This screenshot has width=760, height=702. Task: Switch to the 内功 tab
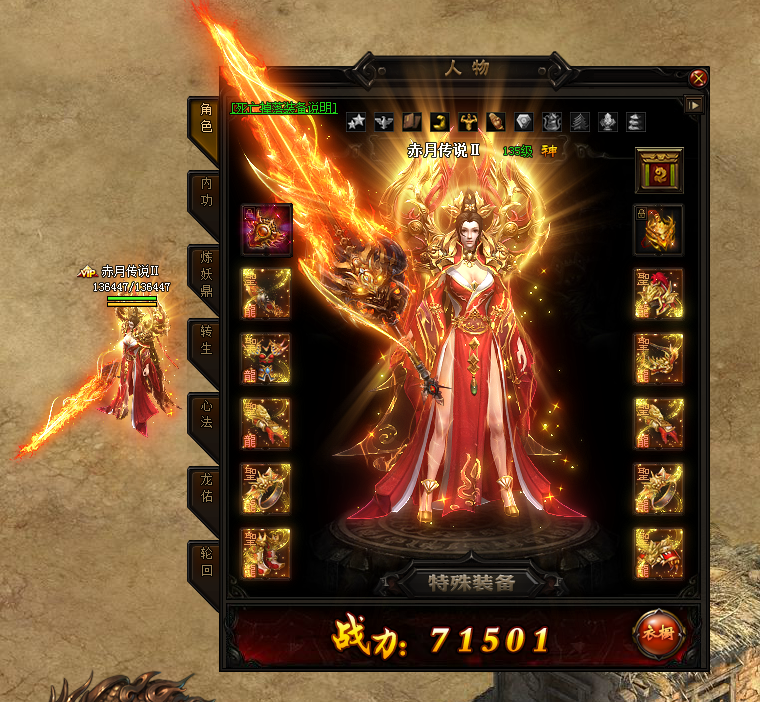[x=205, y=192]
